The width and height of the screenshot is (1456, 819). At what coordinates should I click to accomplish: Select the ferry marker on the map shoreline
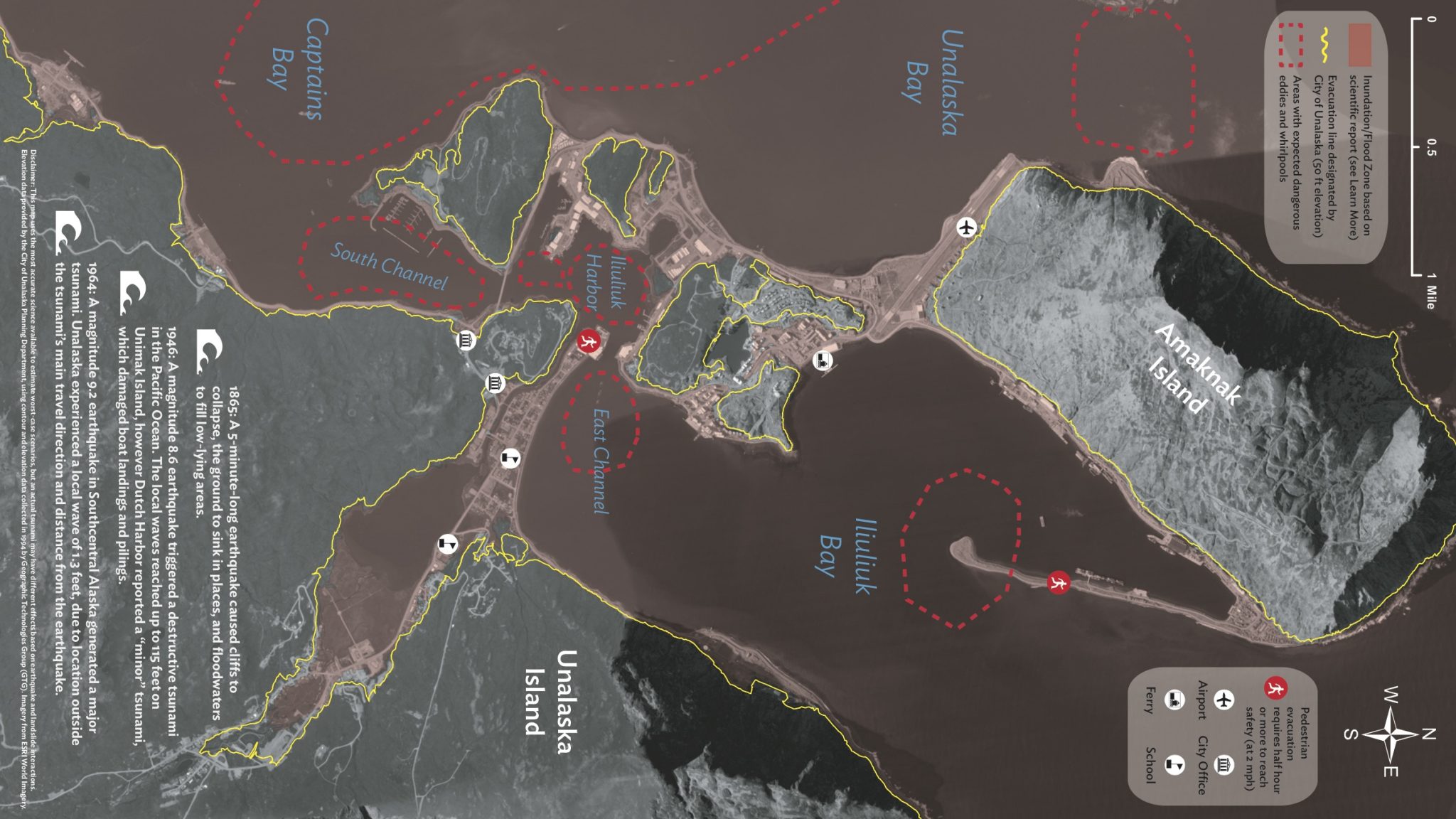click(x=823, y=360)
